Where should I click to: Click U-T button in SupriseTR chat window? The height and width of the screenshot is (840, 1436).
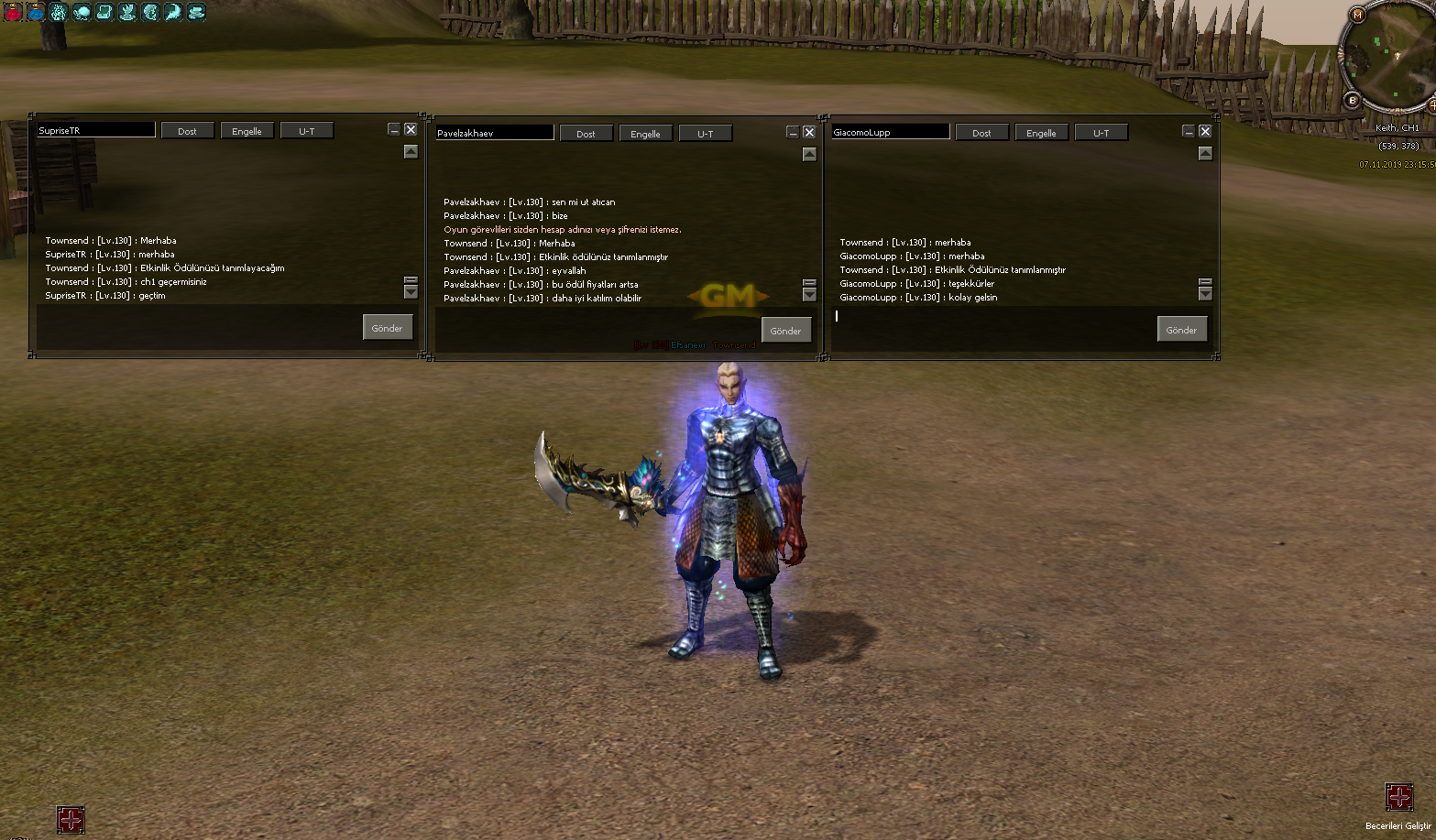pyautogui.click(x=306, y=131)
